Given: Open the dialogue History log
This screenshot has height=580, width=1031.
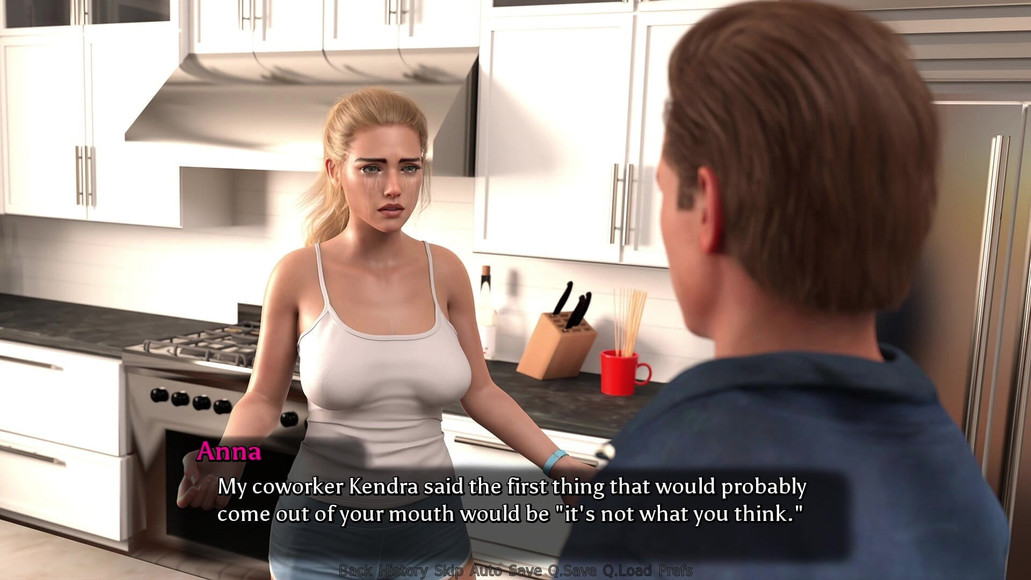Looking at the screenshot, I should pyautogui.click(x=402, y=571).
